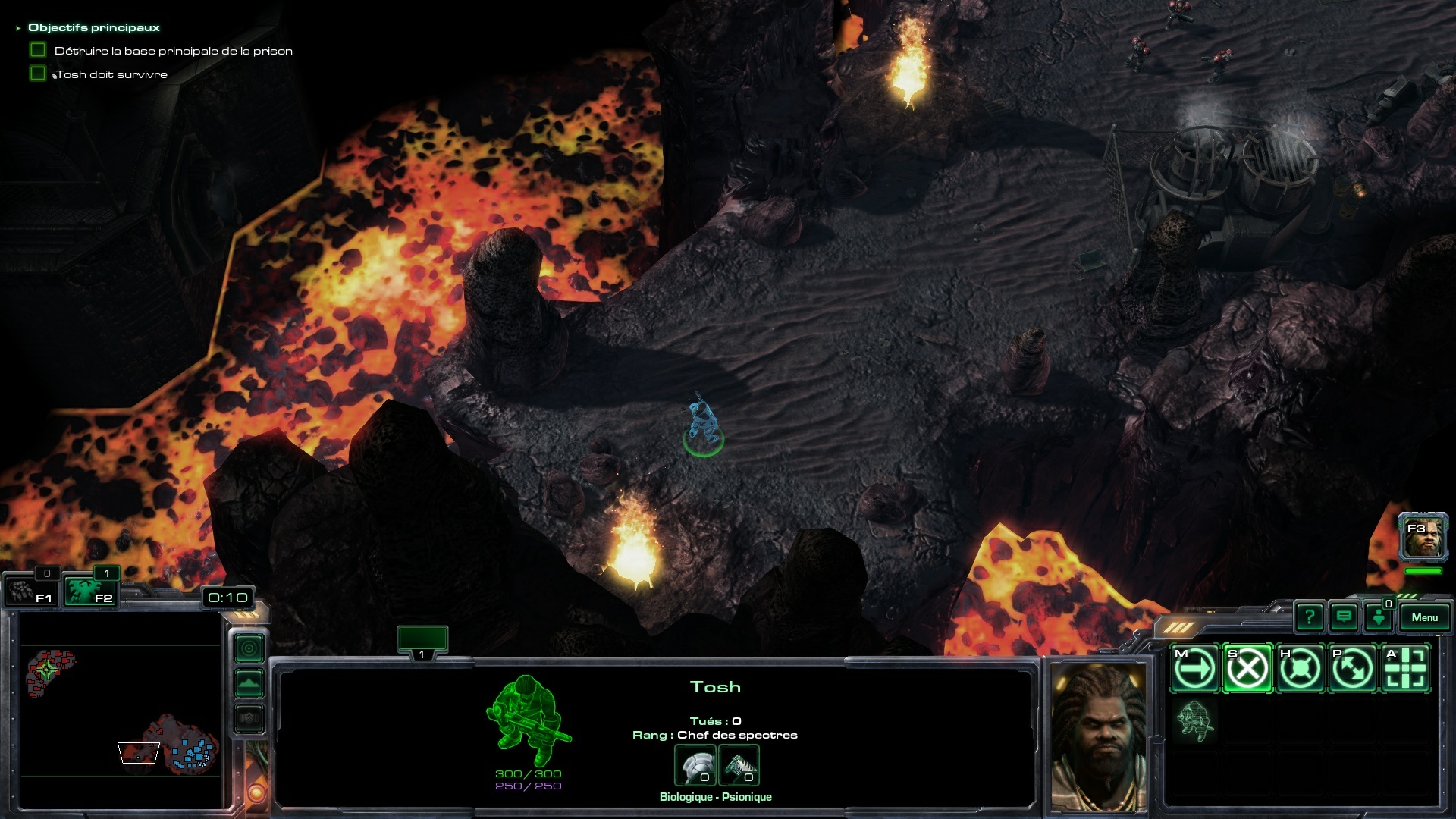Select the hero via the F3 portrait
Image resolution: width=1456 pixels, height=819 pixels.
pos(1423,537)
